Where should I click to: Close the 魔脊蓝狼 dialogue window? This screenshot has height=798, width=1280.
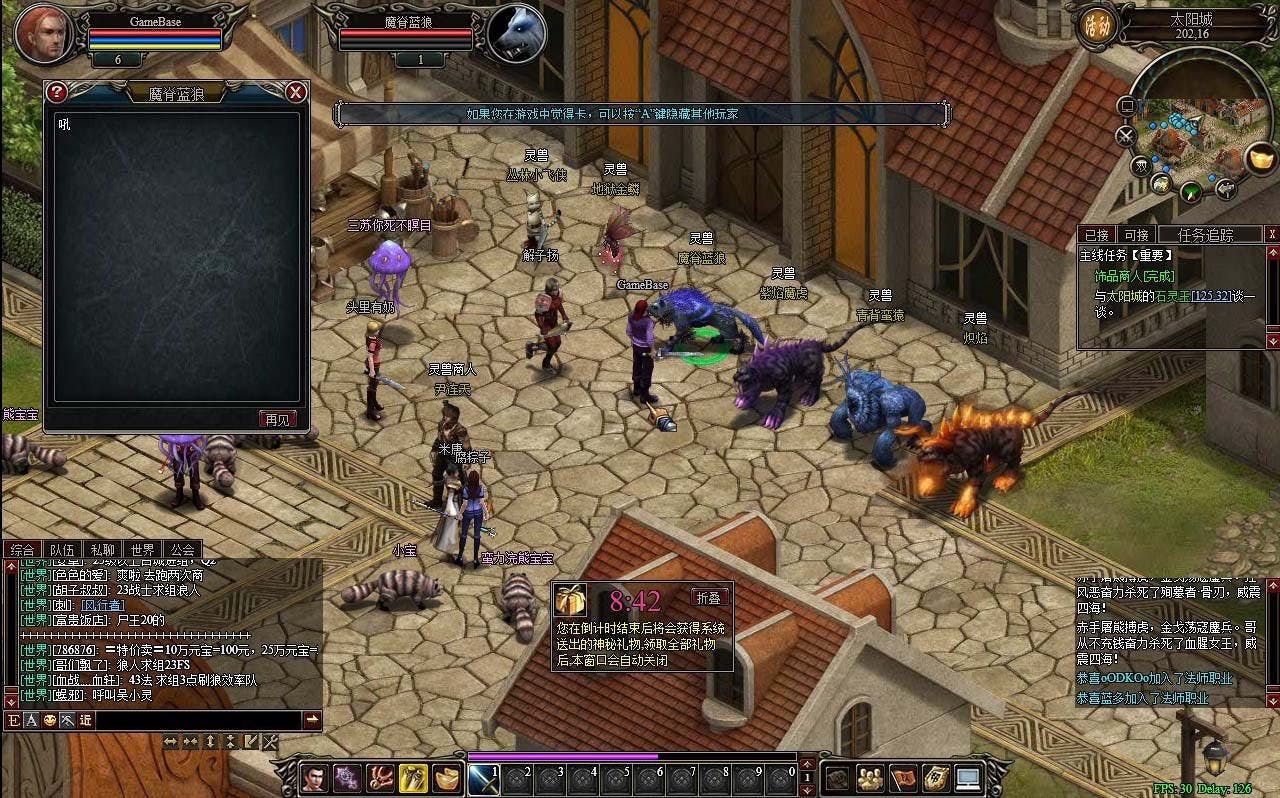296,93
